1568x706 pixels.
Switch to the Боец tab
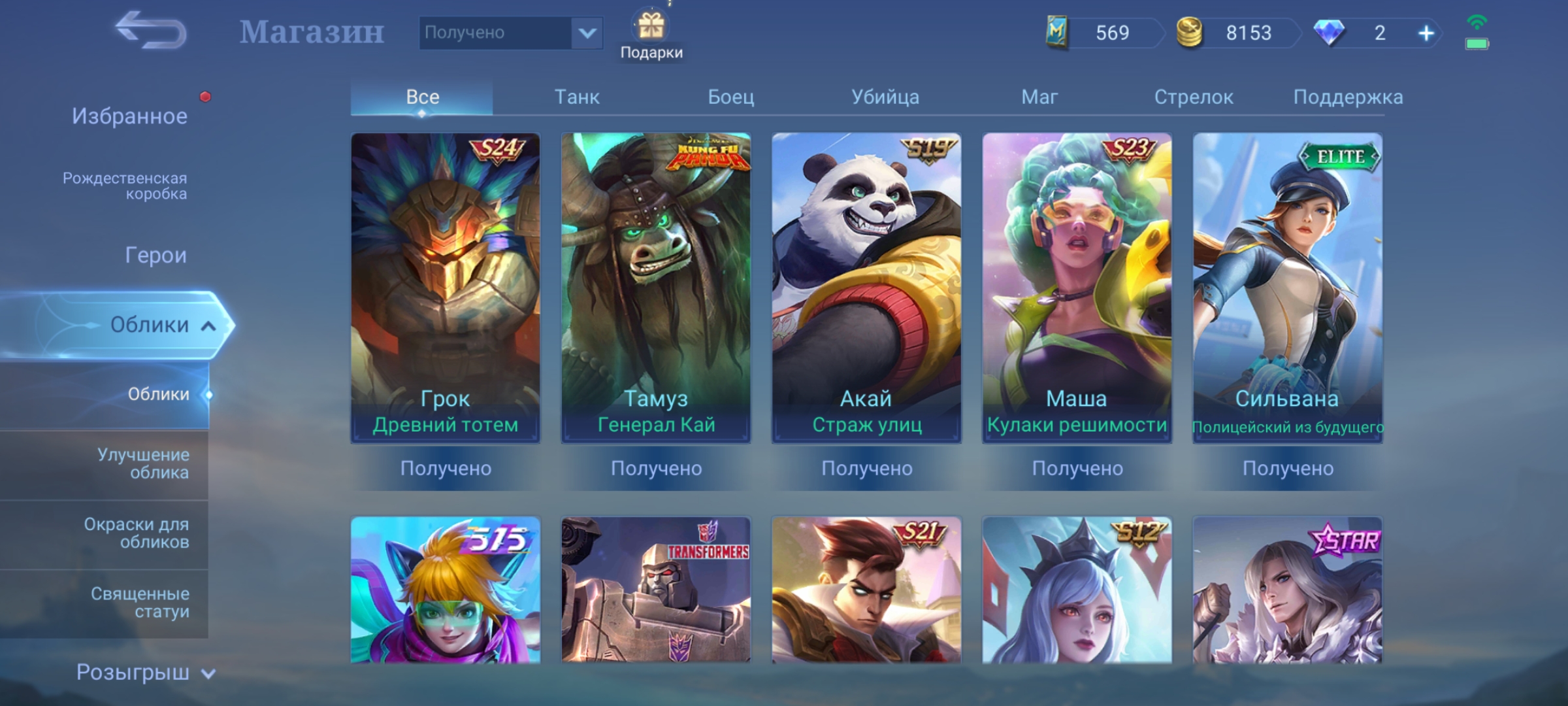(730, 97)
